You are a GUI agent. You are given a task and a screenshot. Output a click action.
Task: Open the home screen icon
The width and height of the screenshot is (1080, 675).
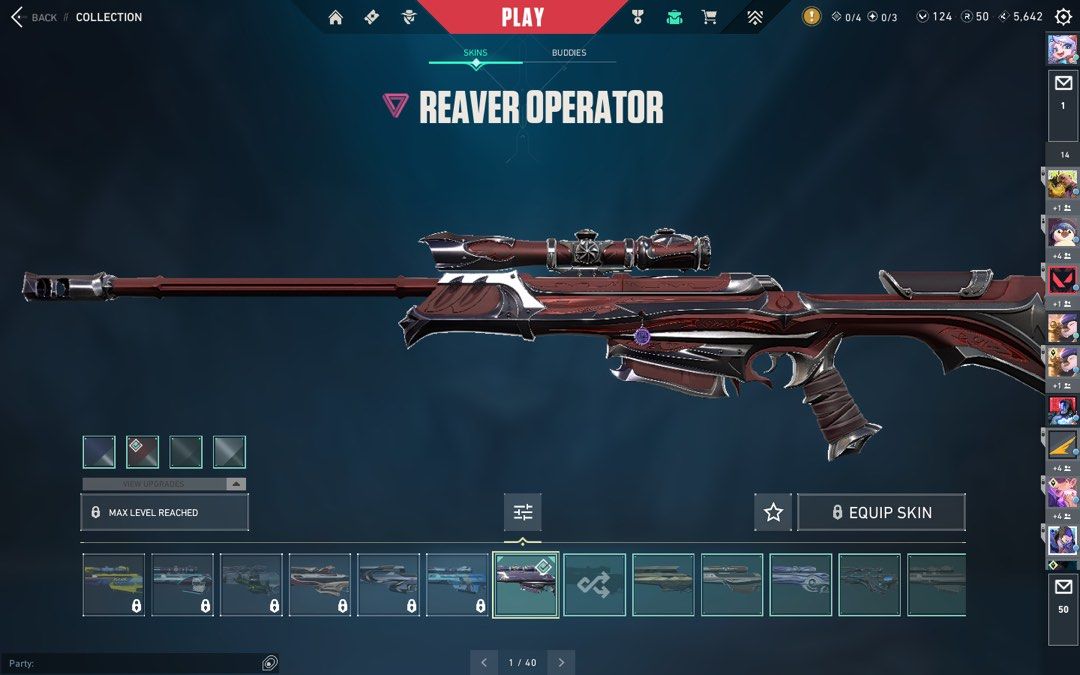[335, 17]
